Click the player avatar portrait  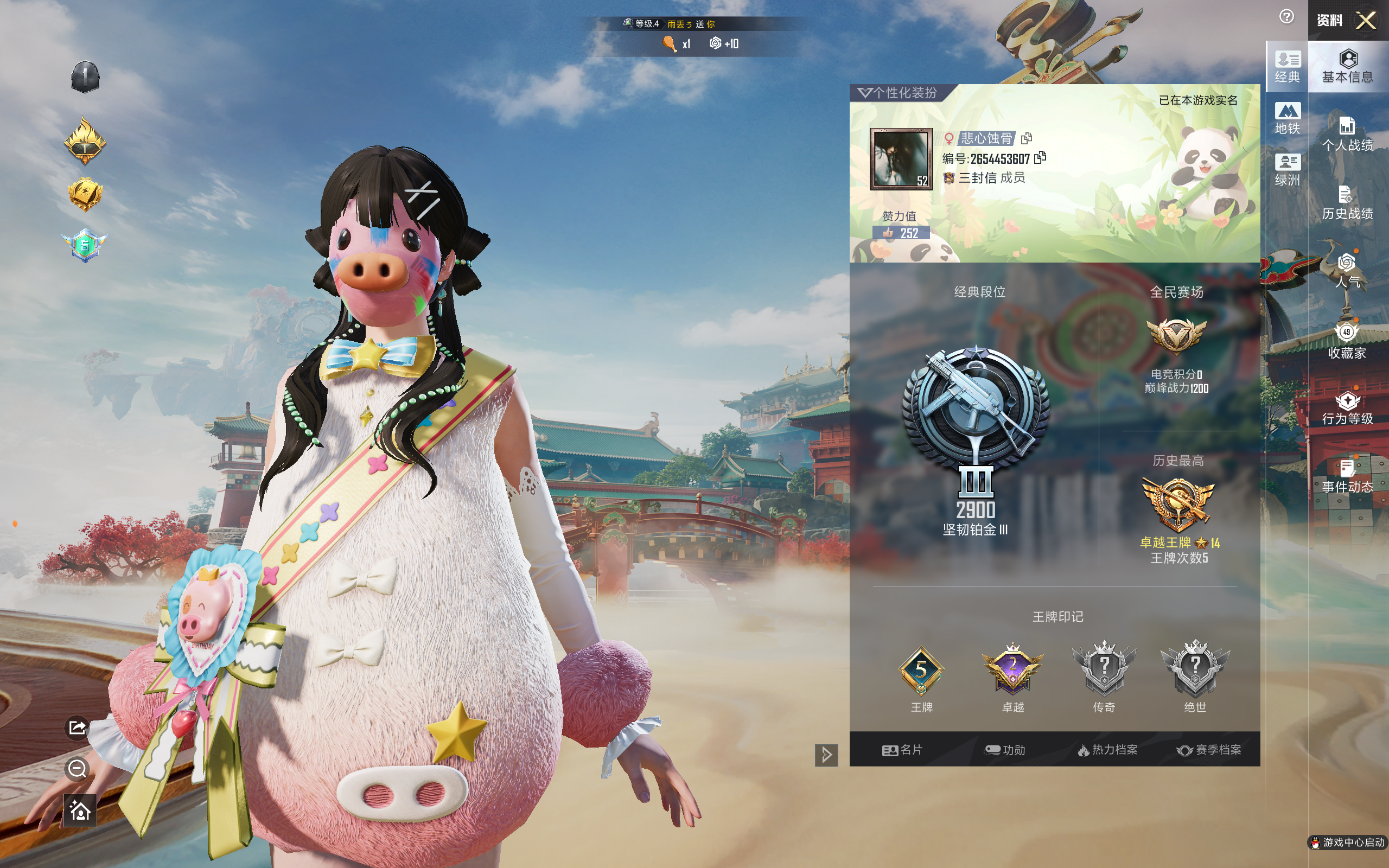click(x=901, y=158)
